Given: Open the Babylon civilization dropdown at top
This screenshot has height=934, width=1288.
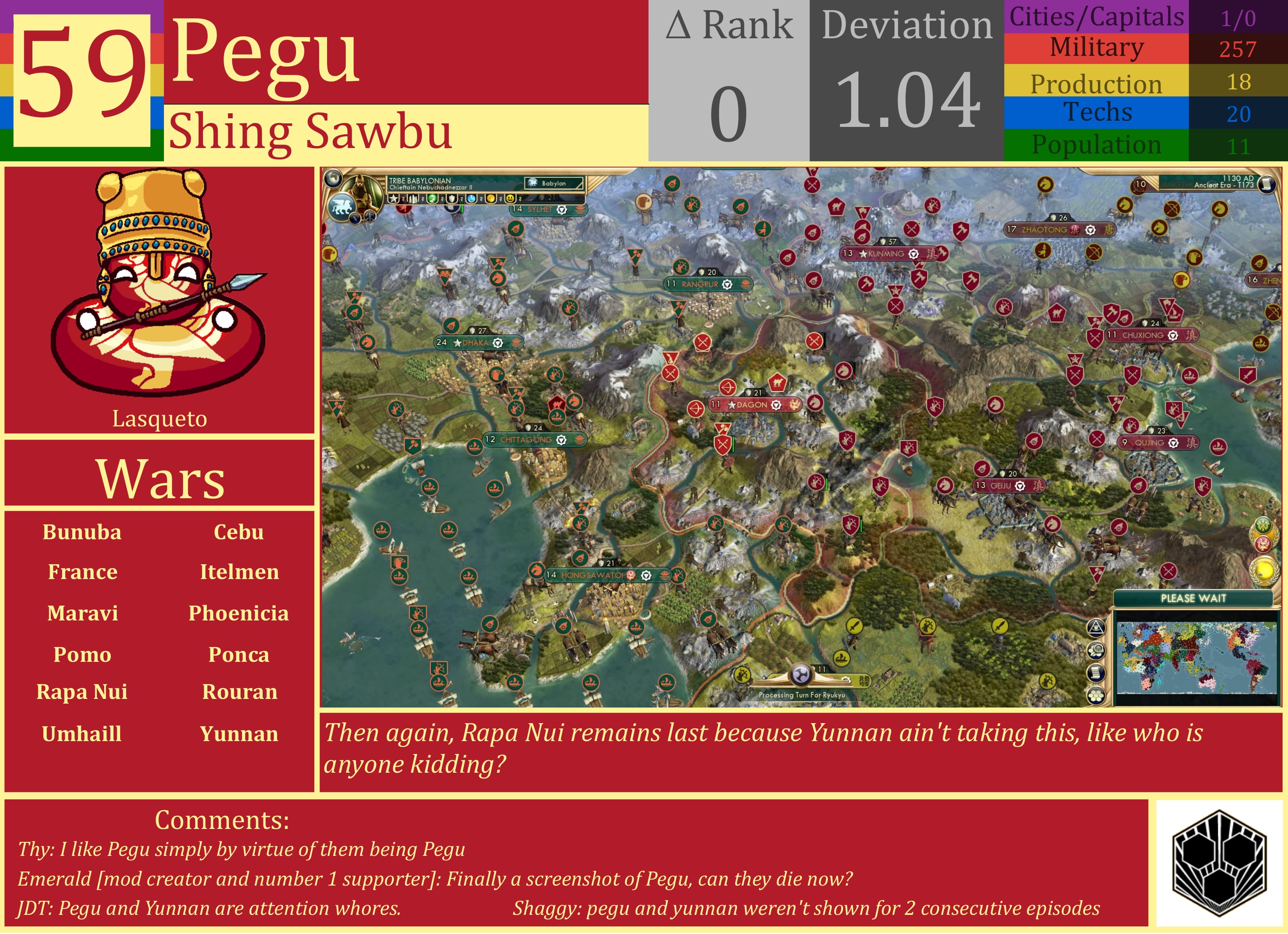Looking at the screenshot, I should click(x=554, y=183).
